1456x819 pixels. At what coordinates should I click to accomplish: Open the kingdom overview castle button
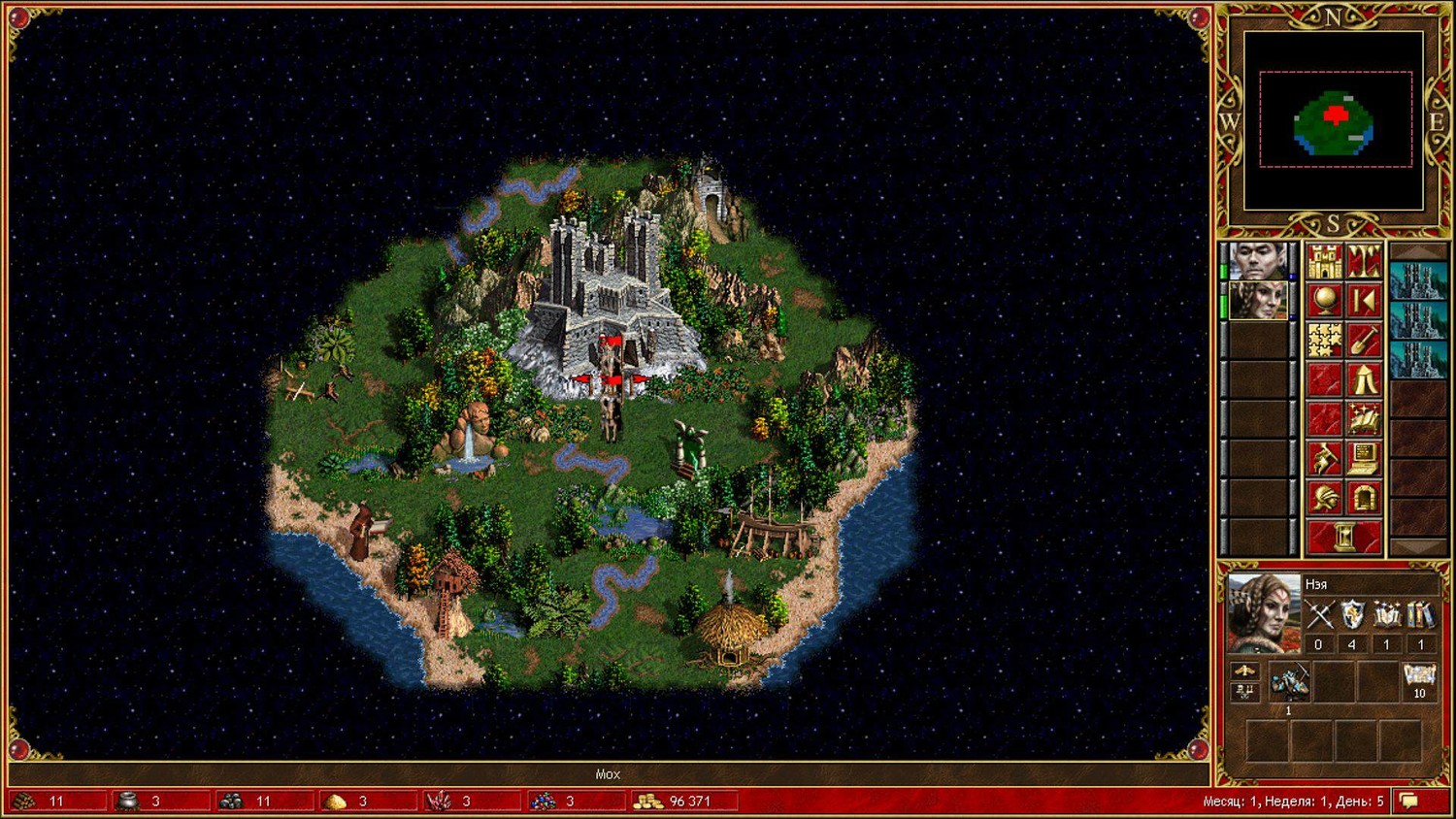(x=1324, y=262)
